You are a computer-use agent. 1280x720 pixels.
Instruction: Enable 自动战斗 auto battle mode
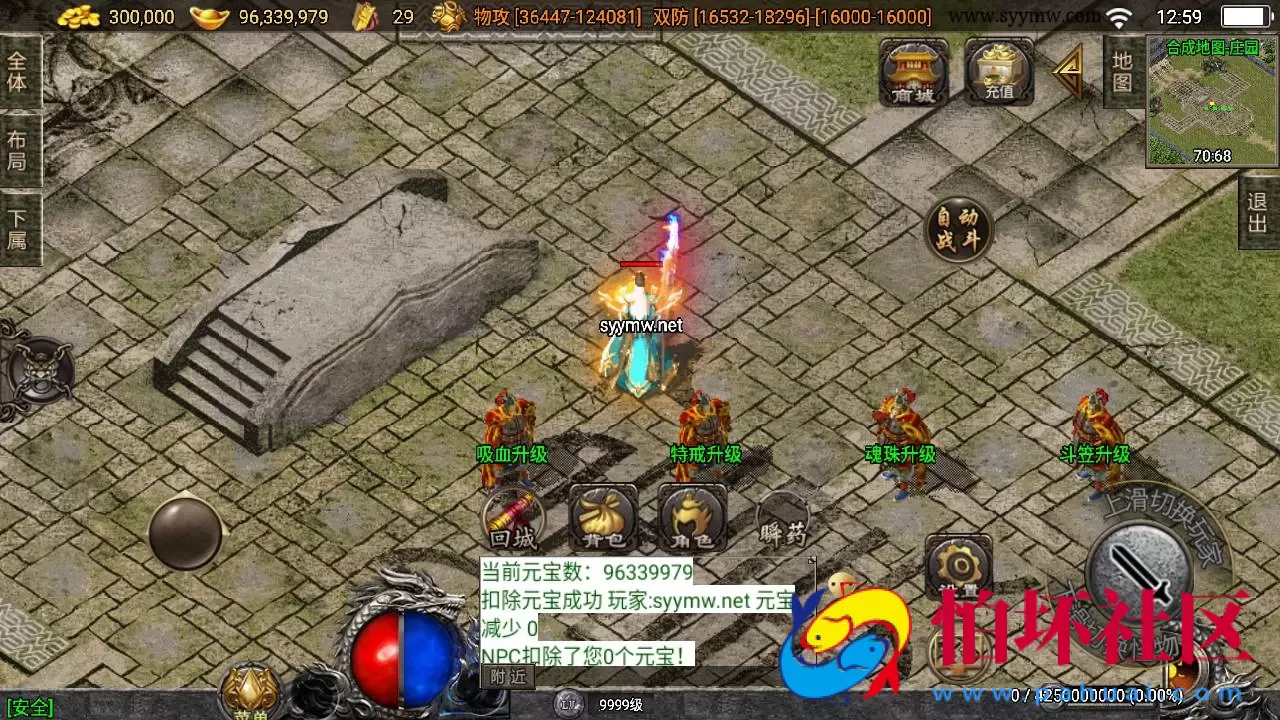click(x=959, y=228)
